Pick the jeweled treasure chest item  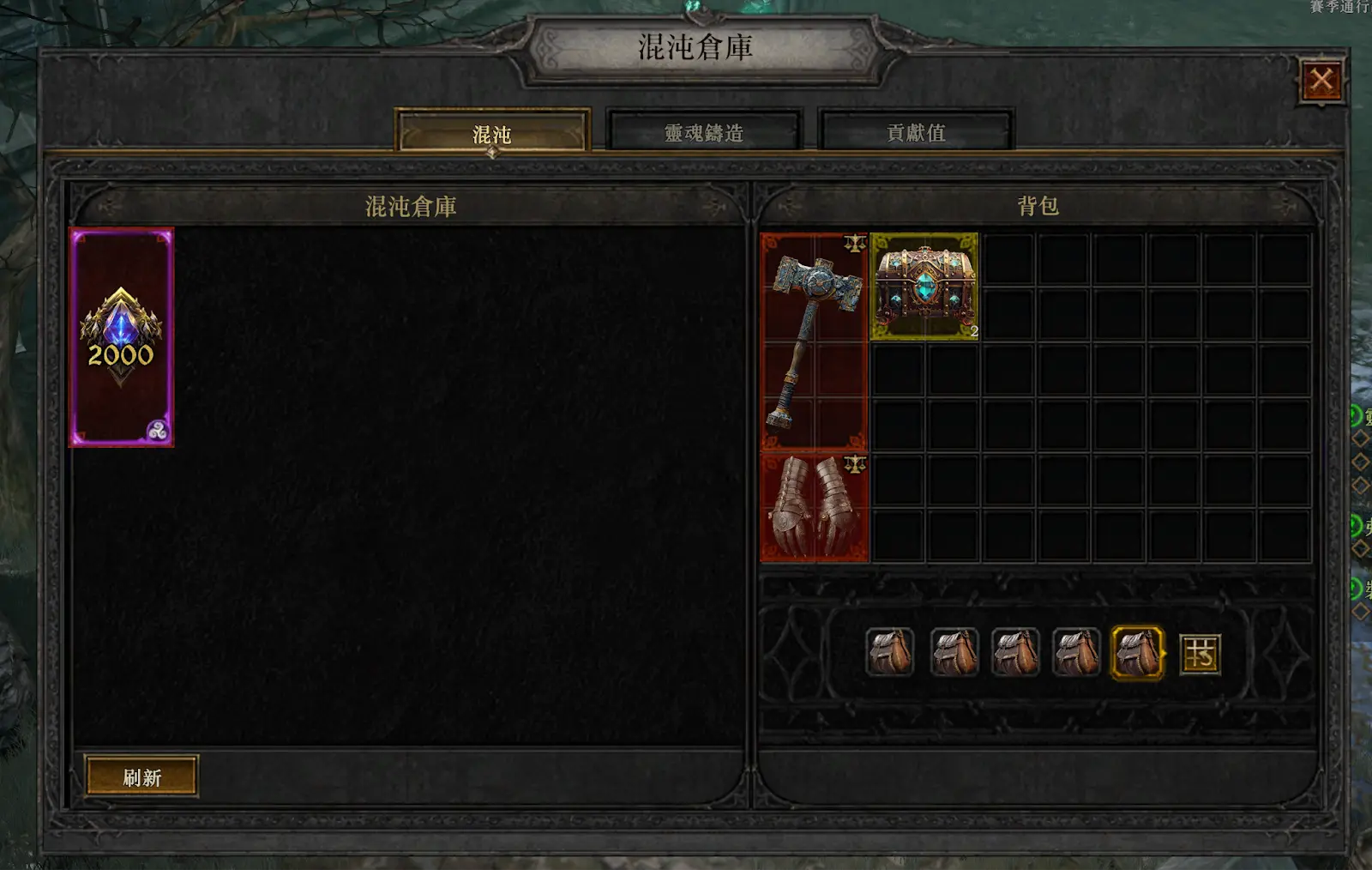[924, 287]
